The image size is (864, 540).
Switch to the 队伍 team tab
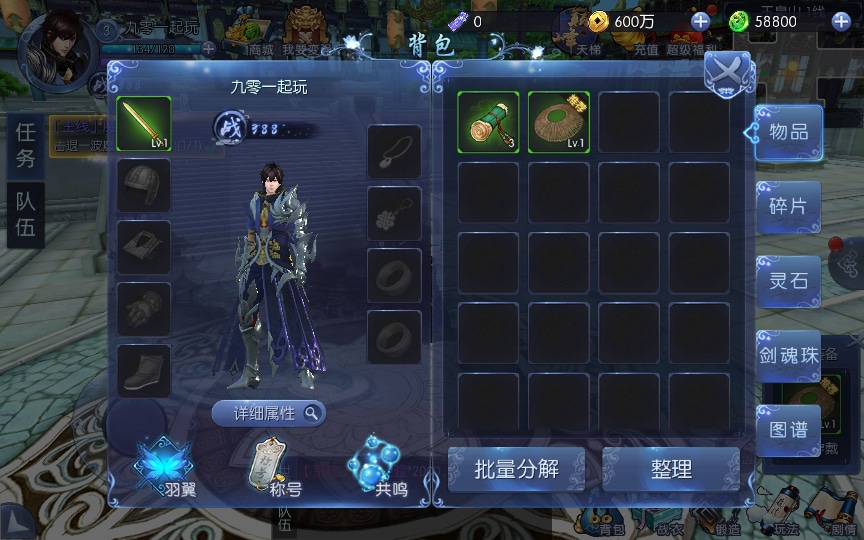pyautogui.click(x=26, y=213)
